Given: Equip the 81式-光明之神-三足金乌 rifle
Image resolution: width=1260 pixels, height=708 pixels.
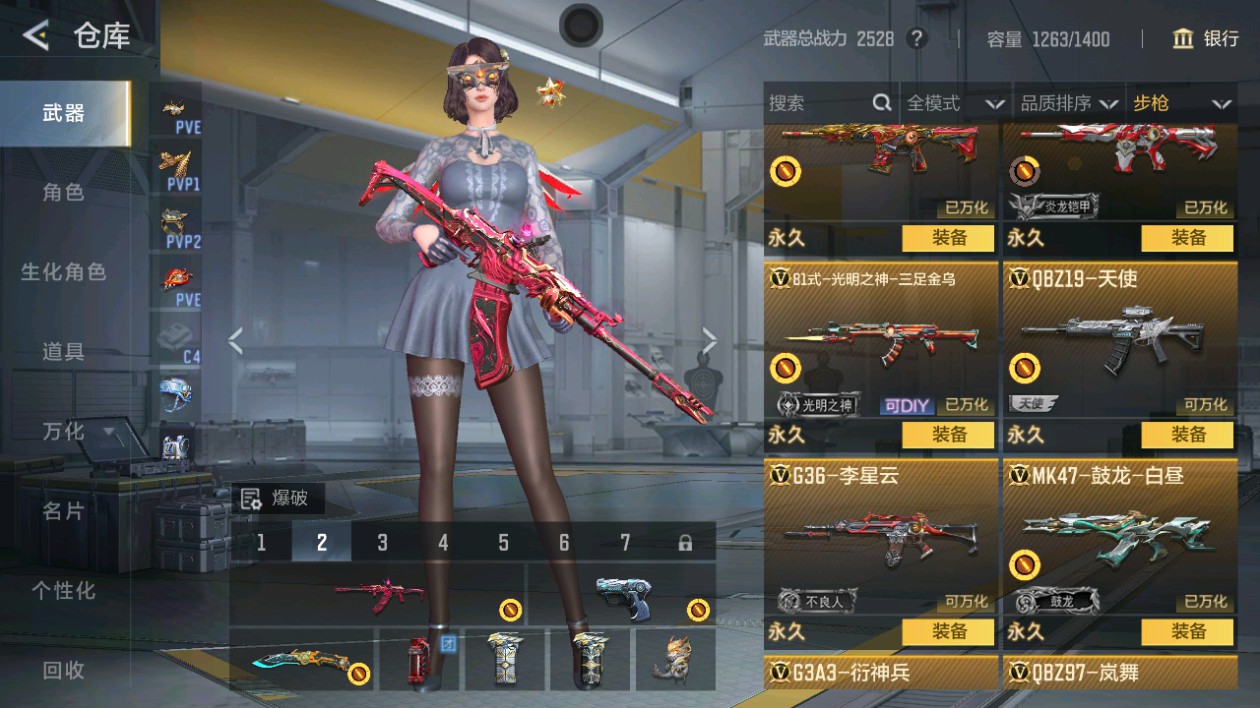Looking at the screenshot, I should 948,435.
